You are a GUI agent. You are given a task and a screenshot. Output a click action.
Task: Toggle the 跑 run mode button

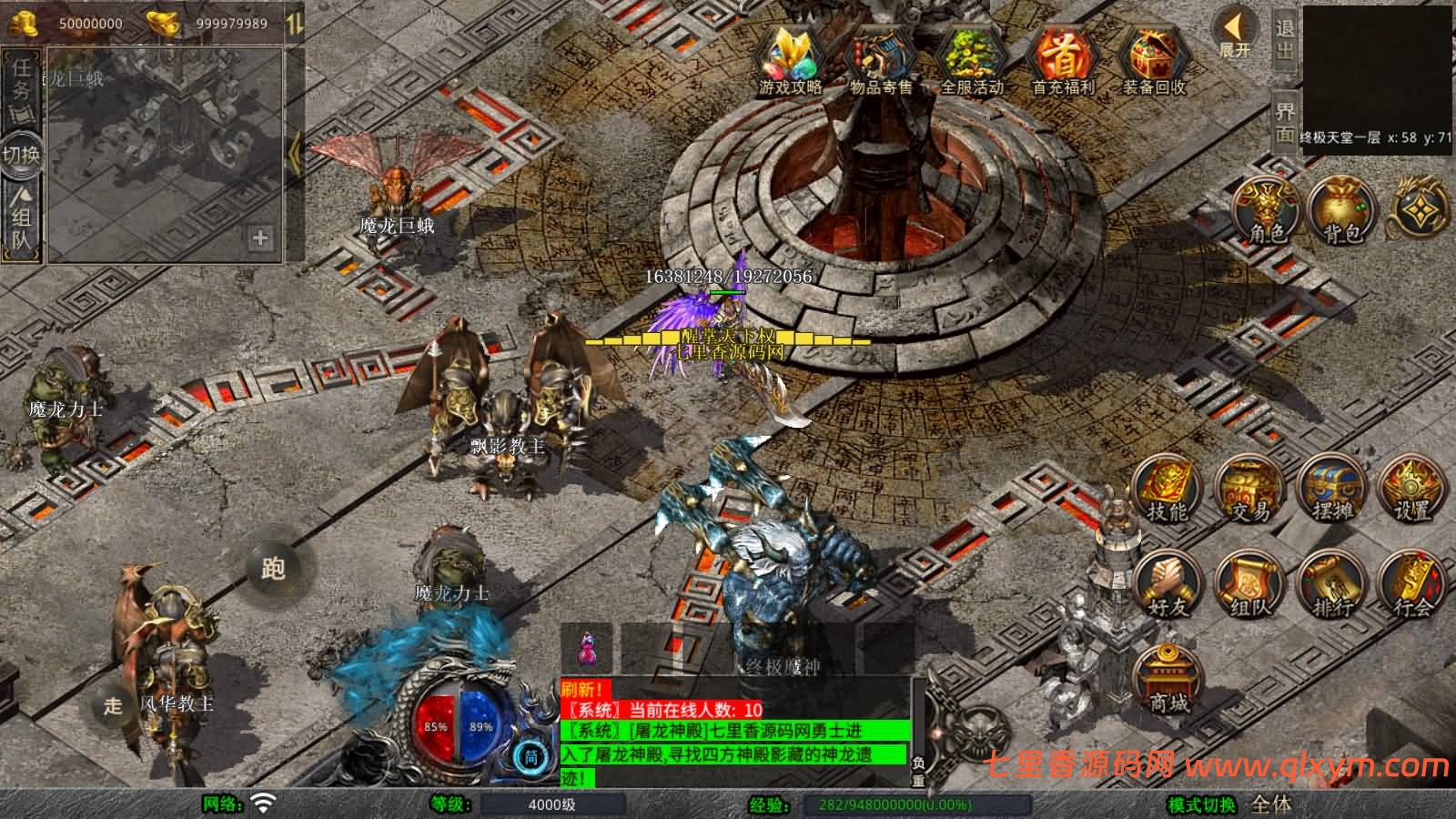pyautogui.click(x=274, y=568)
